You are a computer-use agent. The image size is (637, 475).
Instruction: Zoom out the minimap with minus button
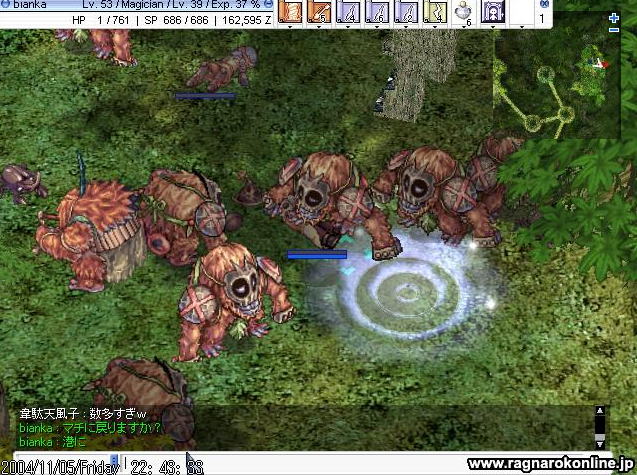(614, 31)
